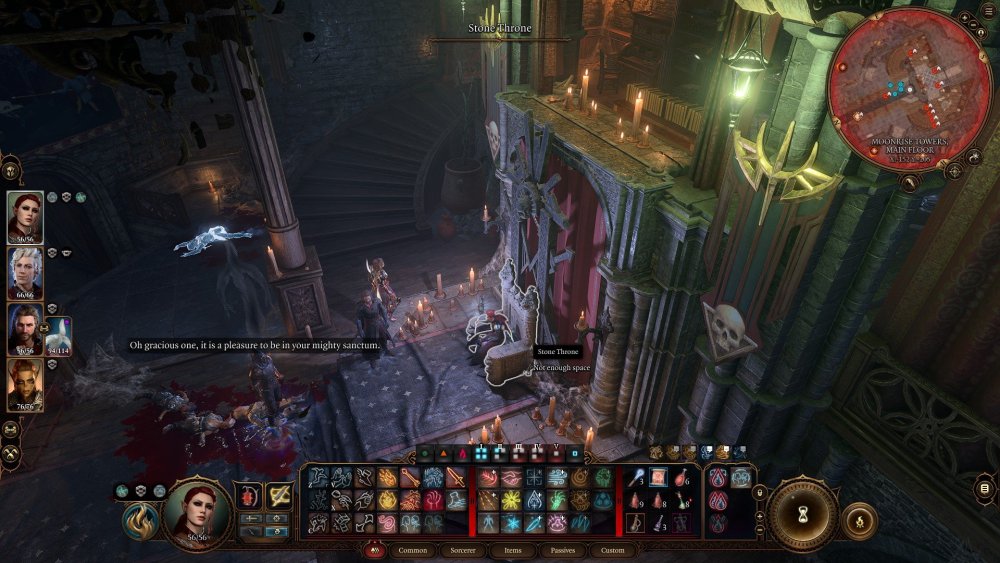Switch to the Custom hotbar tab

(613, 550)
